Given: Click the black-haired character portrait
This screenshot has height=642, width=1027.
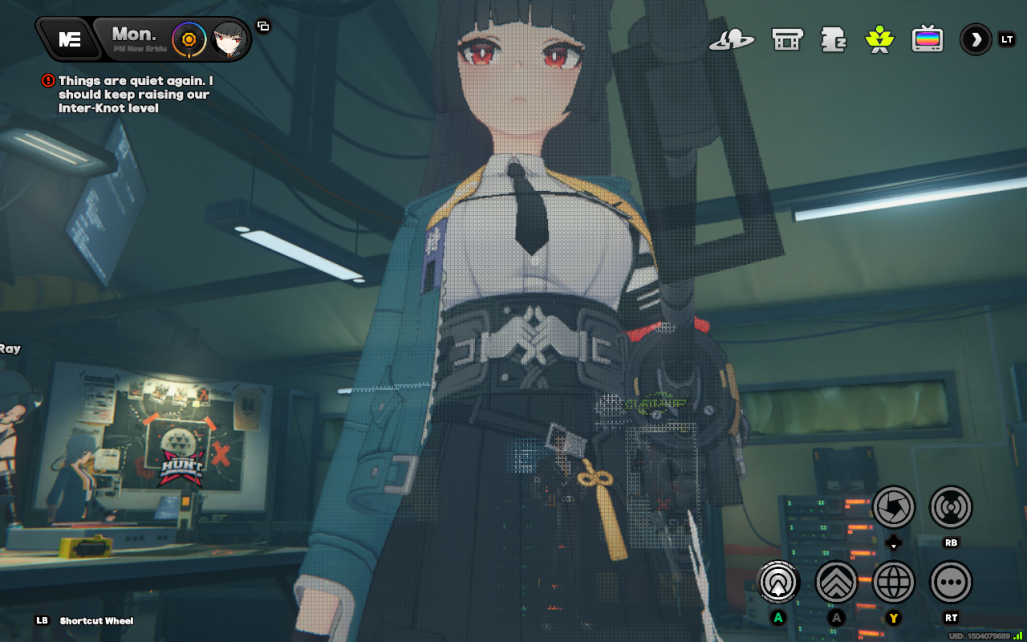Looking at the screenshot, I should [230, 39].
